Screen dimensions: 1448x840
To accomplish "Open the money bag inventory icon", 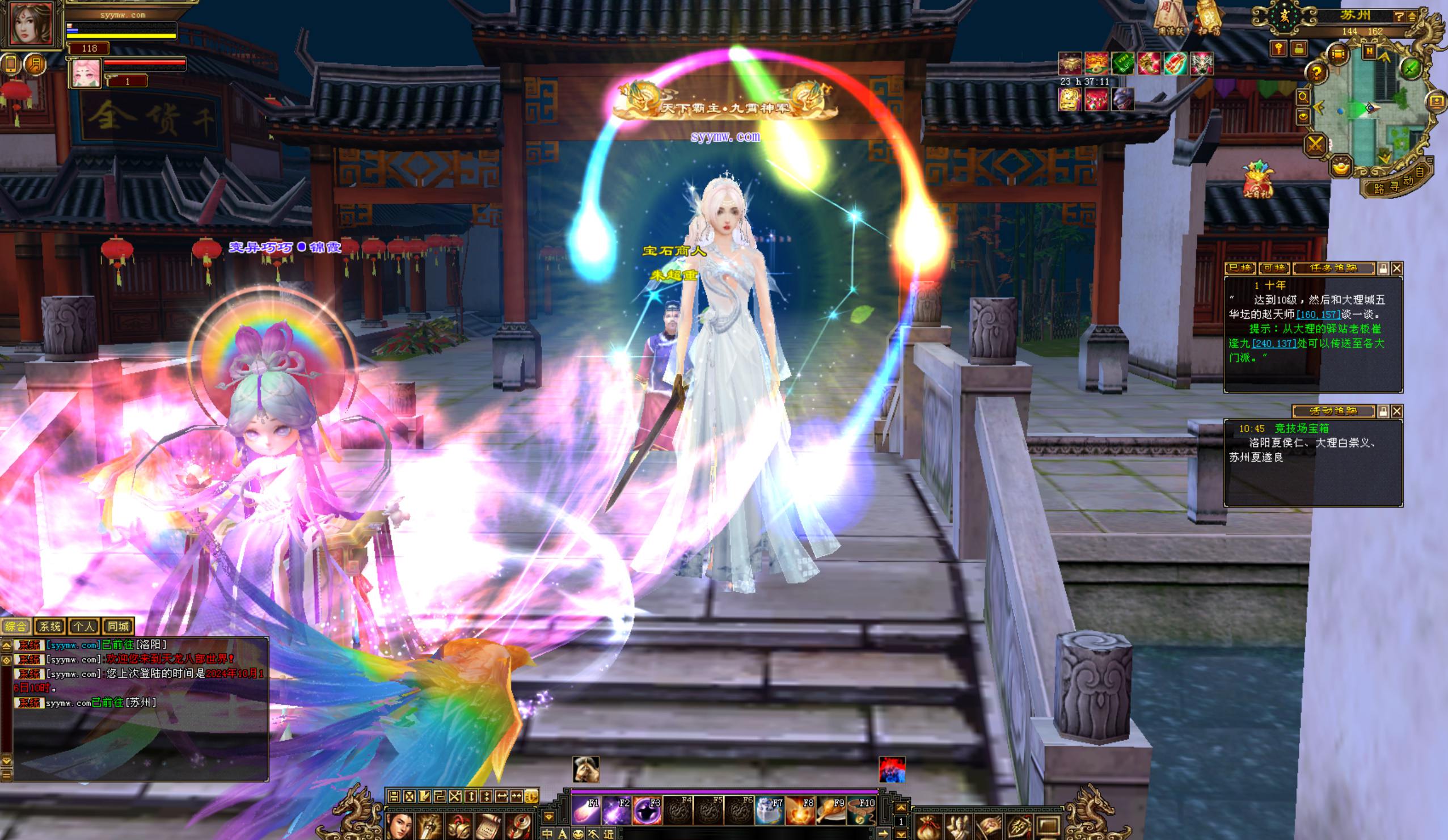I will [x=929, y=828].
